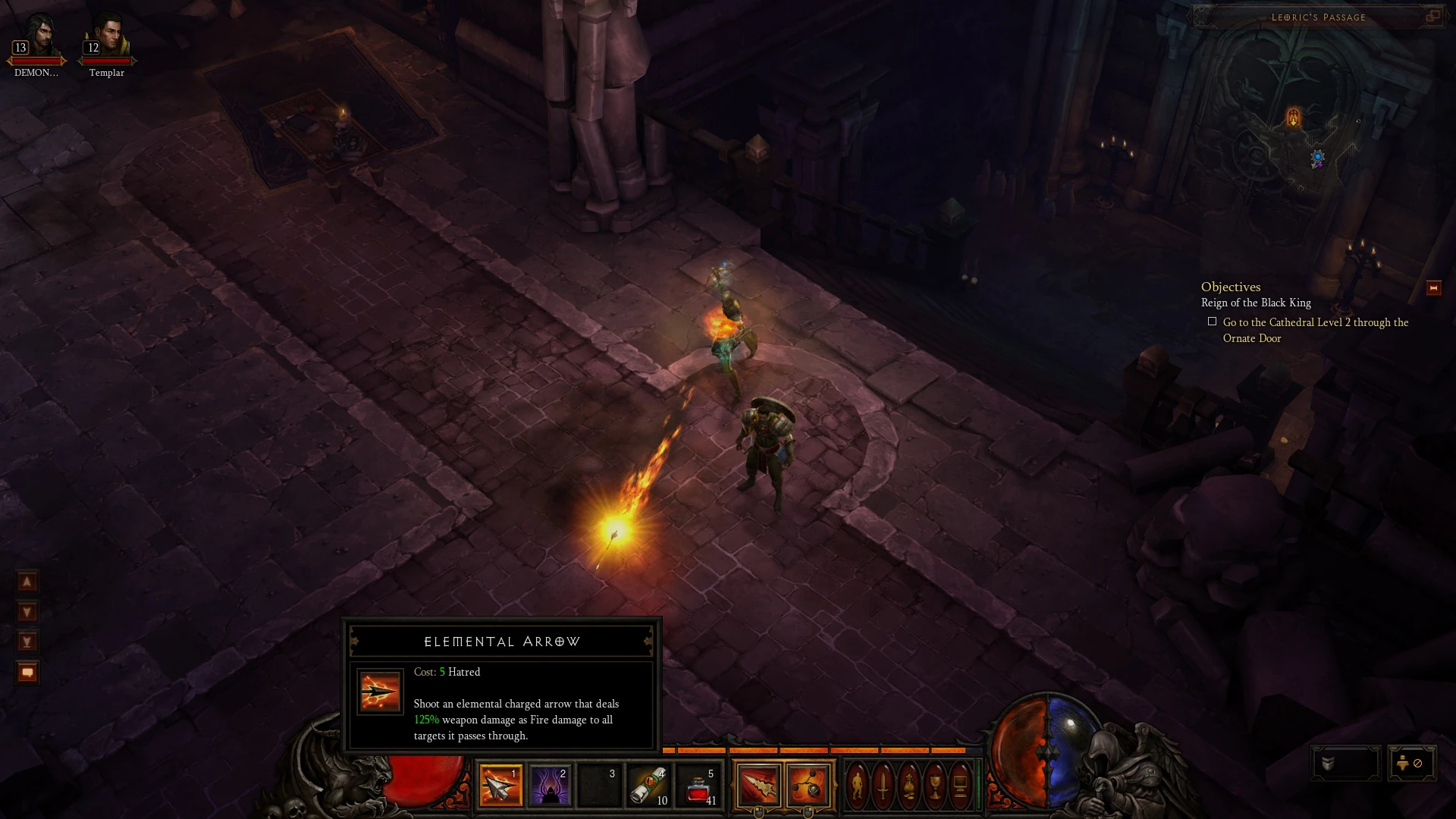Select the Elemental Arrow right-mouse skill icon
The width and height of the screenshot is (1456, 819).
758,785
